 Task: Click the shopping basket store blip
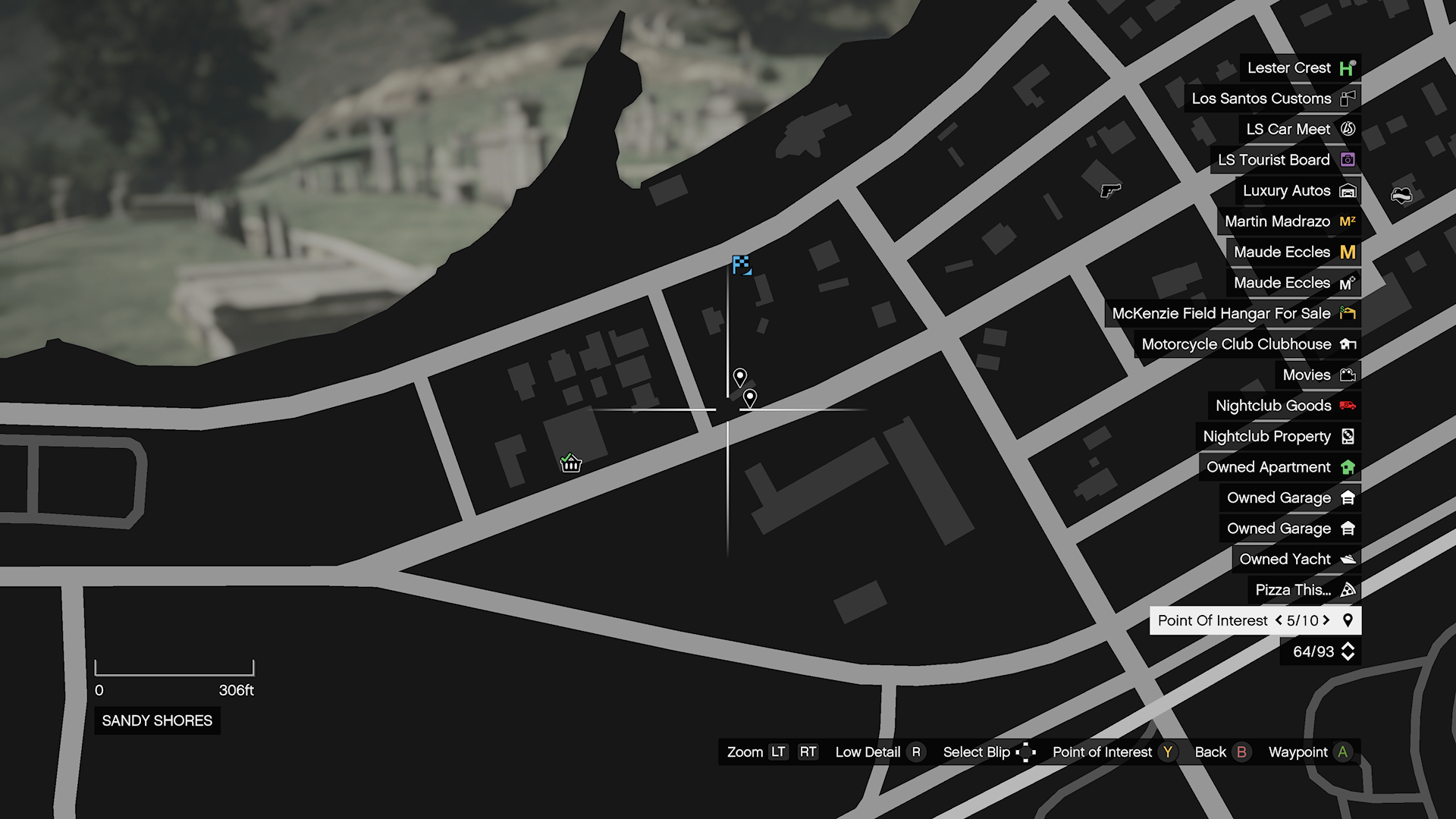point(570,463)
